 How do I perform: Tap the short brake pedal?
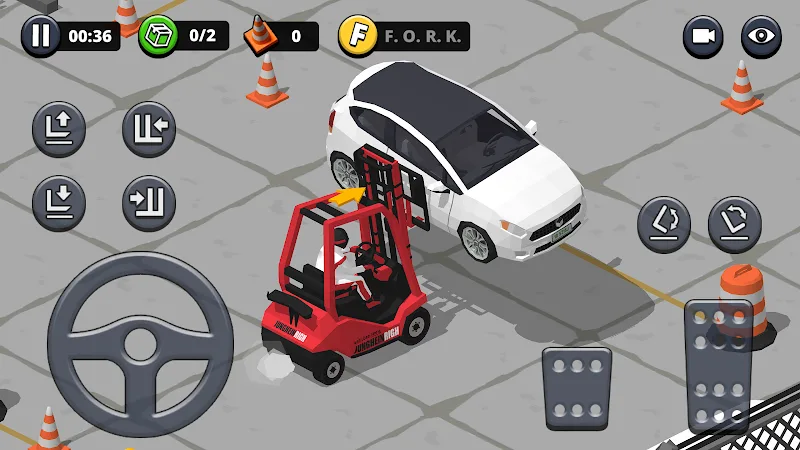pyautogui.click(x=577, y=388)
